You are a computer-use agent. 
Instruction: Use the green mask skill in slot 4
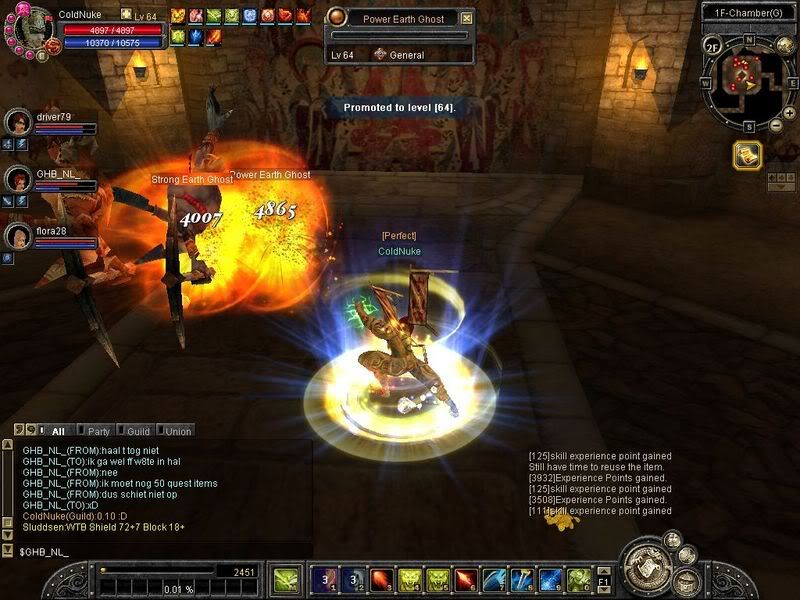(x=409, y=579)
